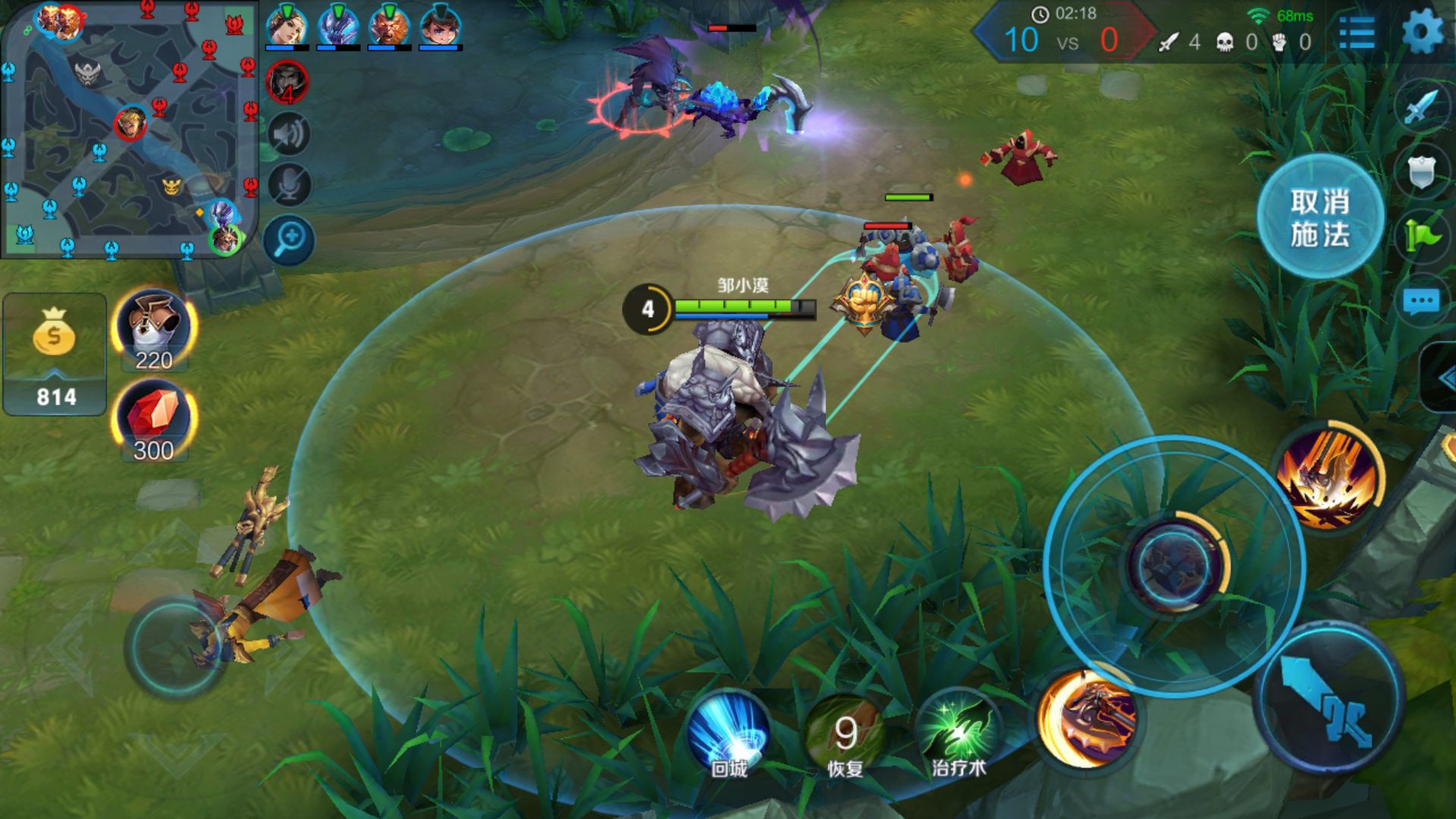Activate the fiery ground-slam ultimate skill
This screenshot has height=819, width=1456.
point(1329,476)
